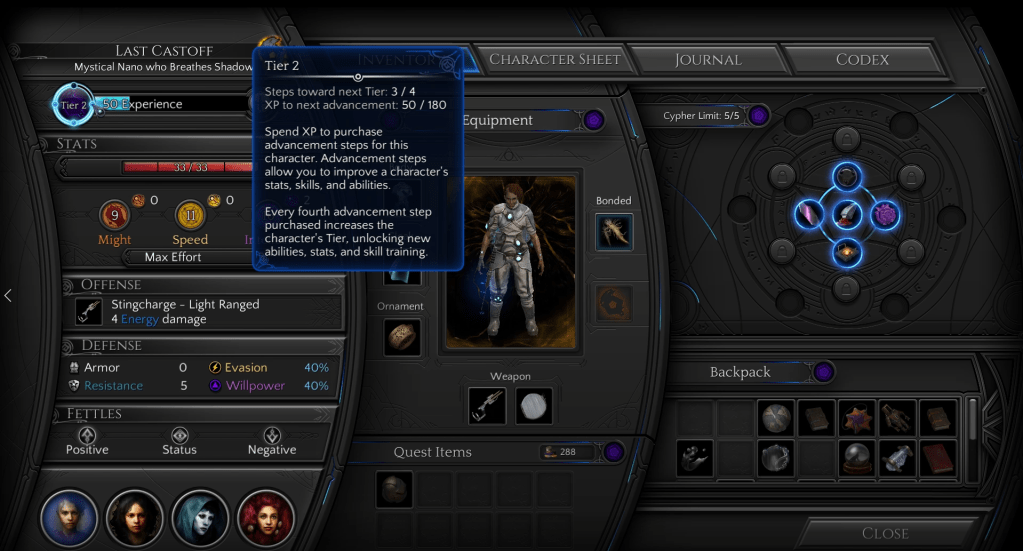Select the pink crystal cypher in the wheel

point(808,213)
